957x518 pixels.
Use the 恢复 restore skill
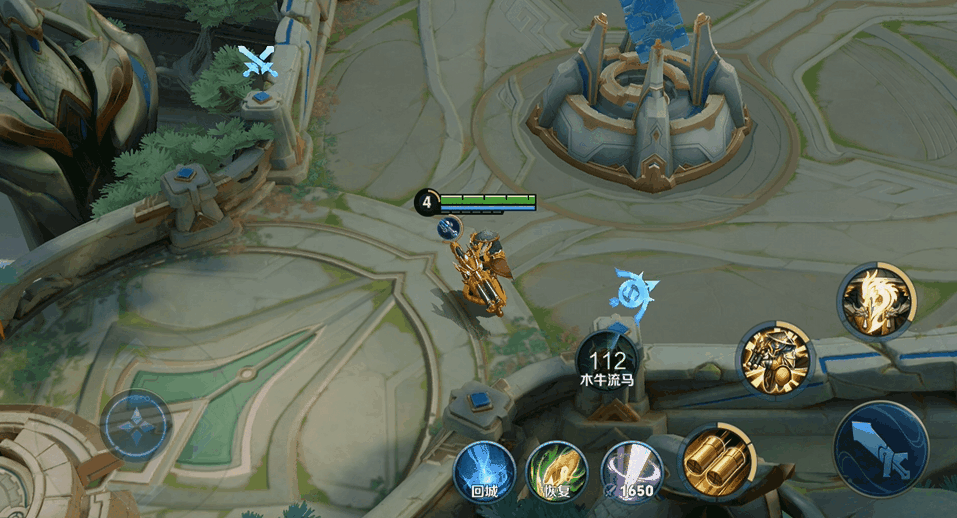pos(556,470)
